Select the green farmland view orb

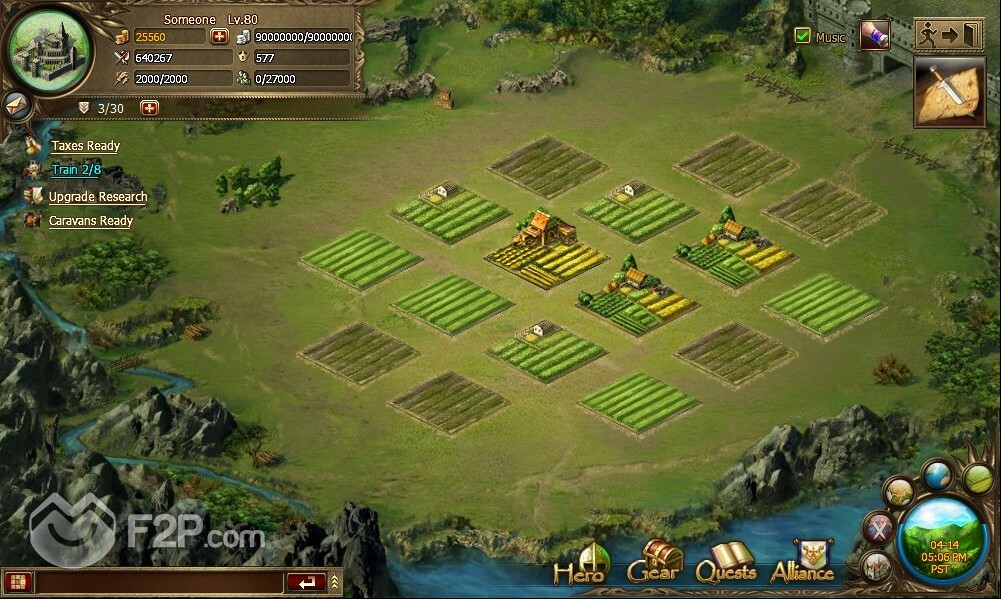pyautogui.click(x=976, y=478)
